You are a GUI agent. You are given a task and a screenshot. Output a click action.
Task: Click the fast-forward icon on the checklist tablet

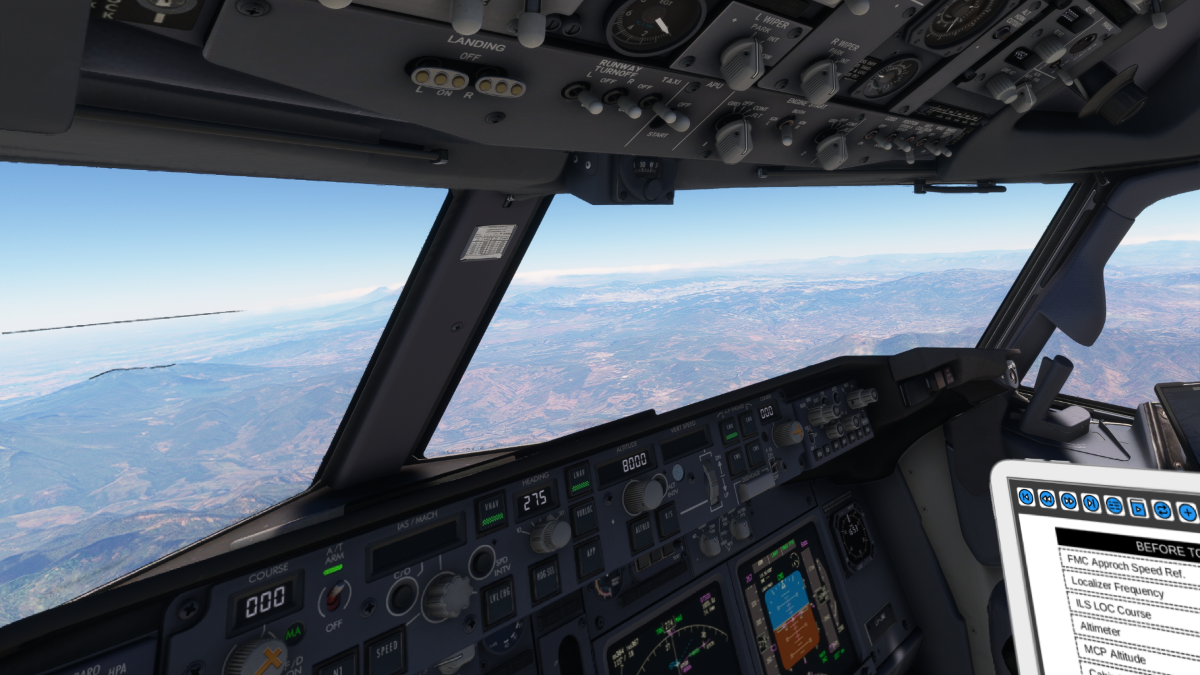(1069, 501)
